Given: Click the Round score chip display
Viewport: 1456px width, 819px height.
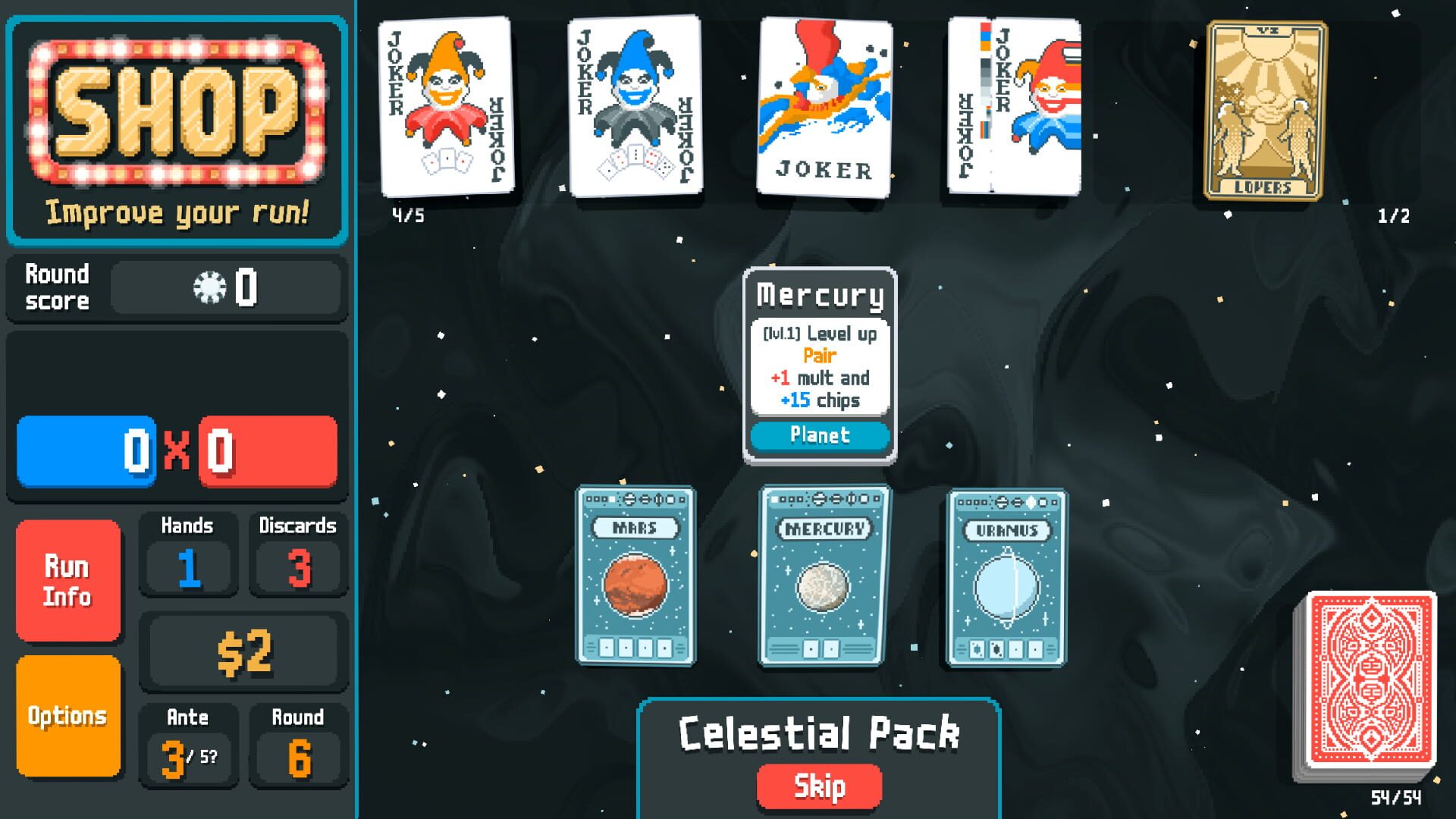Looking at the screenshot, I should tap(224, 287).
